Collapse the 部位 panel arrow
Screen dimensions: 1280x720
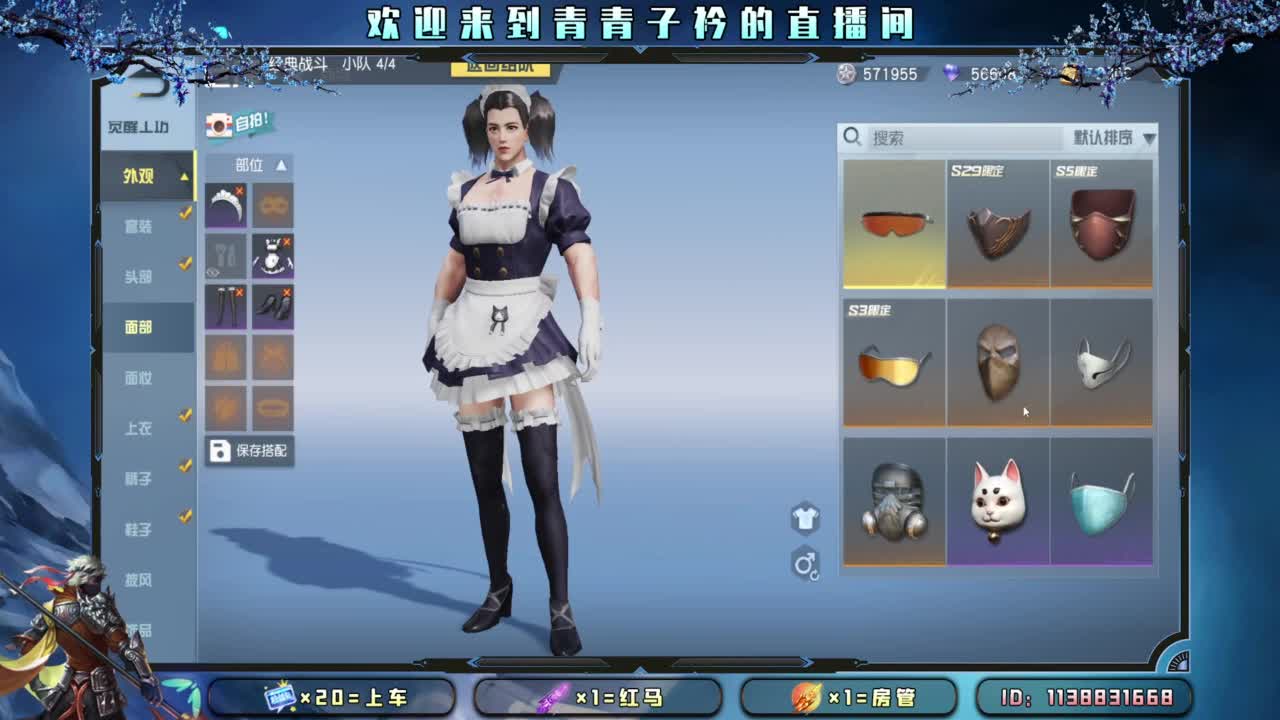pos(282,166)
